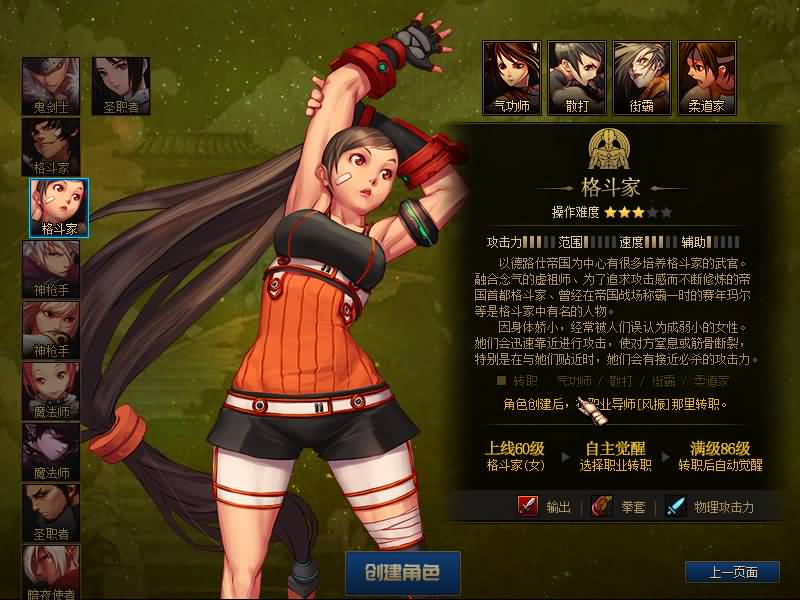Choose the 柔道家 subclass portrait
Viewport: 800px width, 600px height.
click(706, 76)
